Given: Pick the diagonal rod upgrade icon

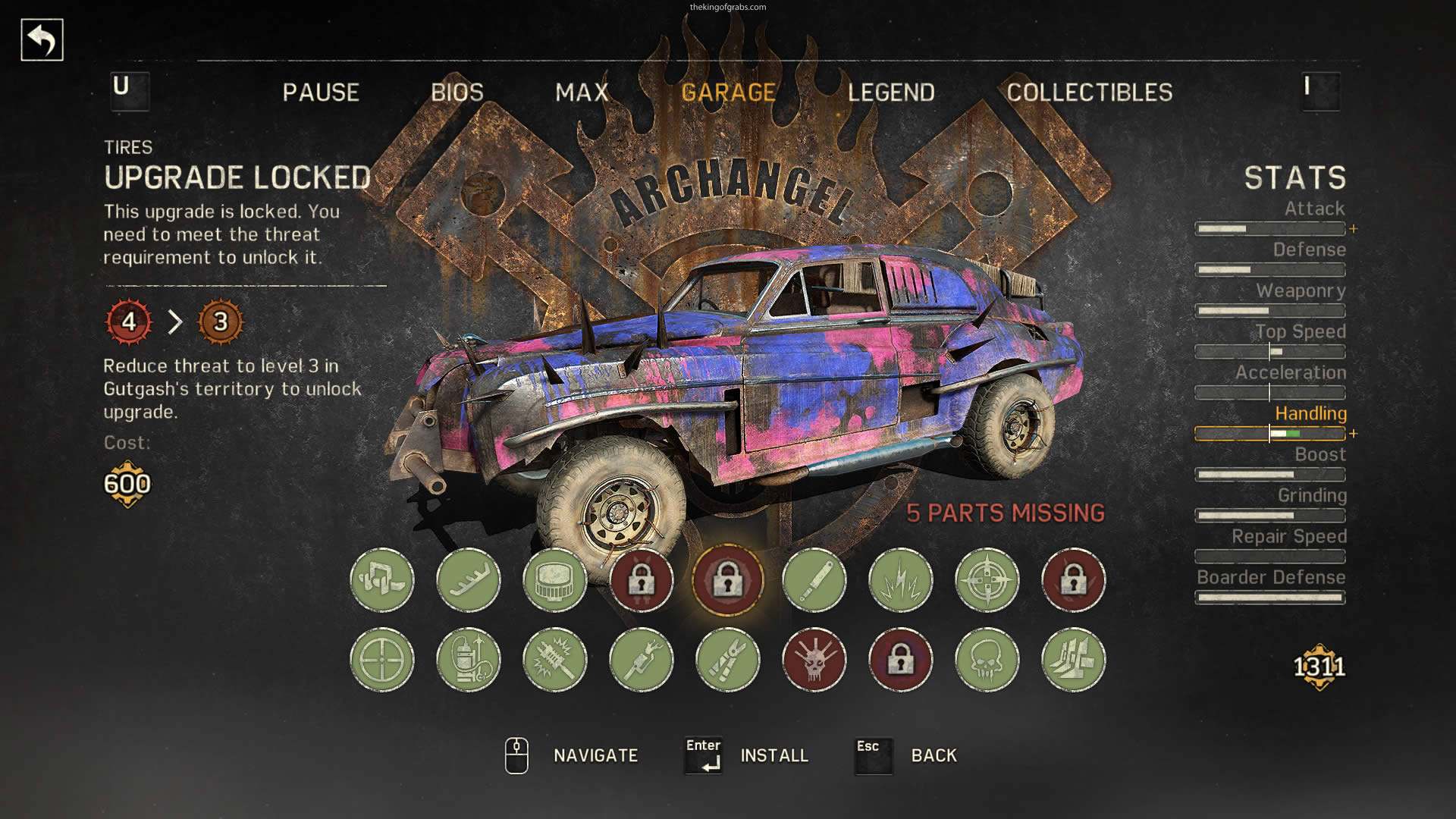Looking at the screenshot, I should tap(814, 580).
